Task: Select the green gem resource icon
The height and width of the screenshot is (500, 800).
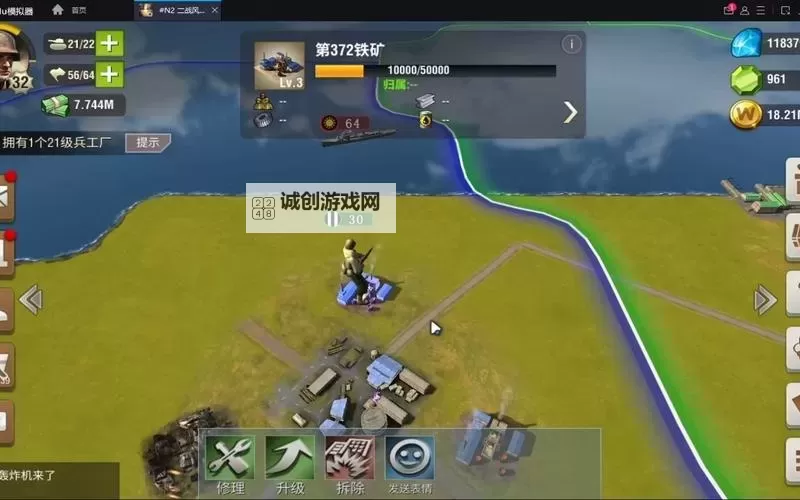Action: 746,79
